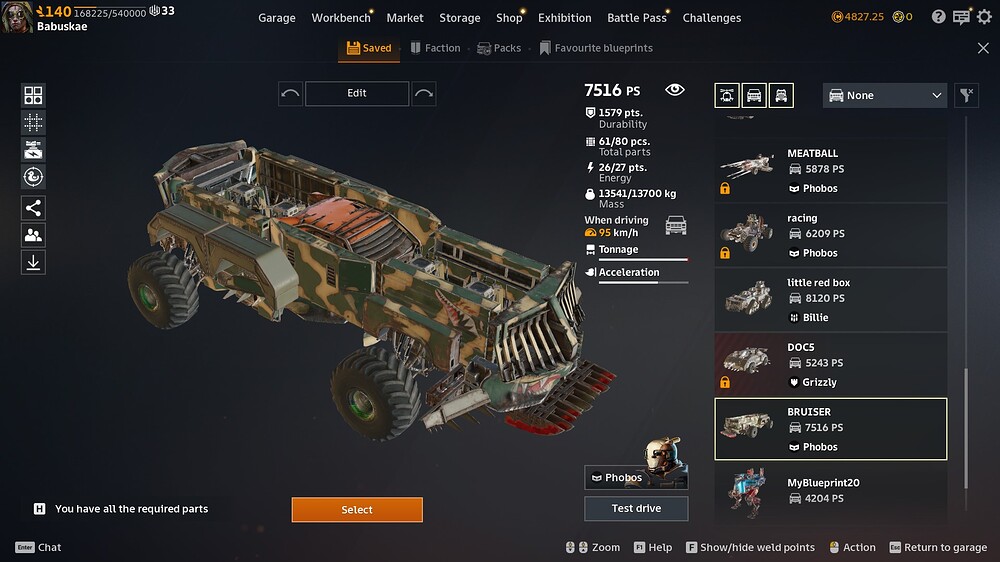This screenshot has width=1000, height=562.
Task: Select the little red box blueprint
Action: 830,299
